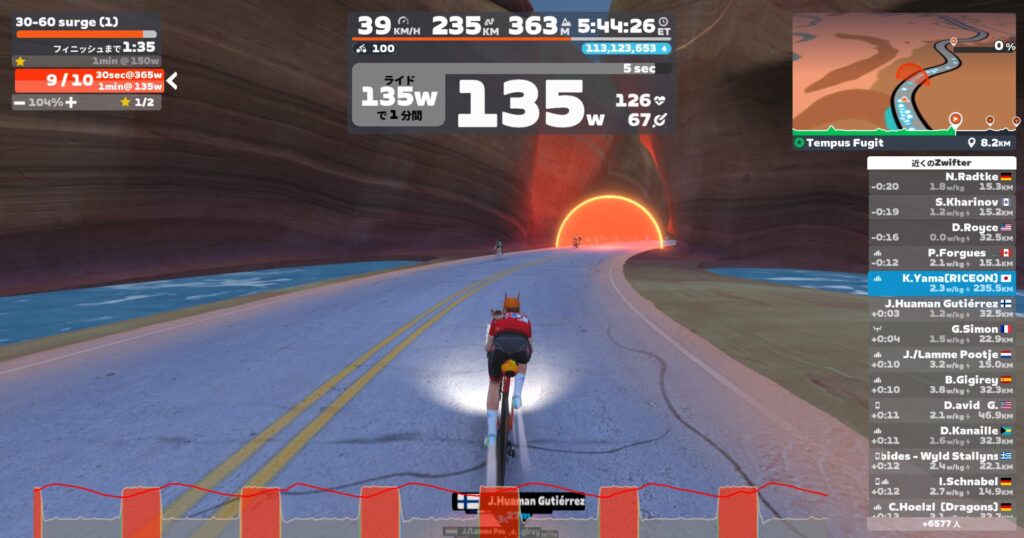The width and height of the screenshot is (1024, 538).
Task: Click the 113,123,653 drops counter
Action: pyautogui.click(x=624, y=48)
